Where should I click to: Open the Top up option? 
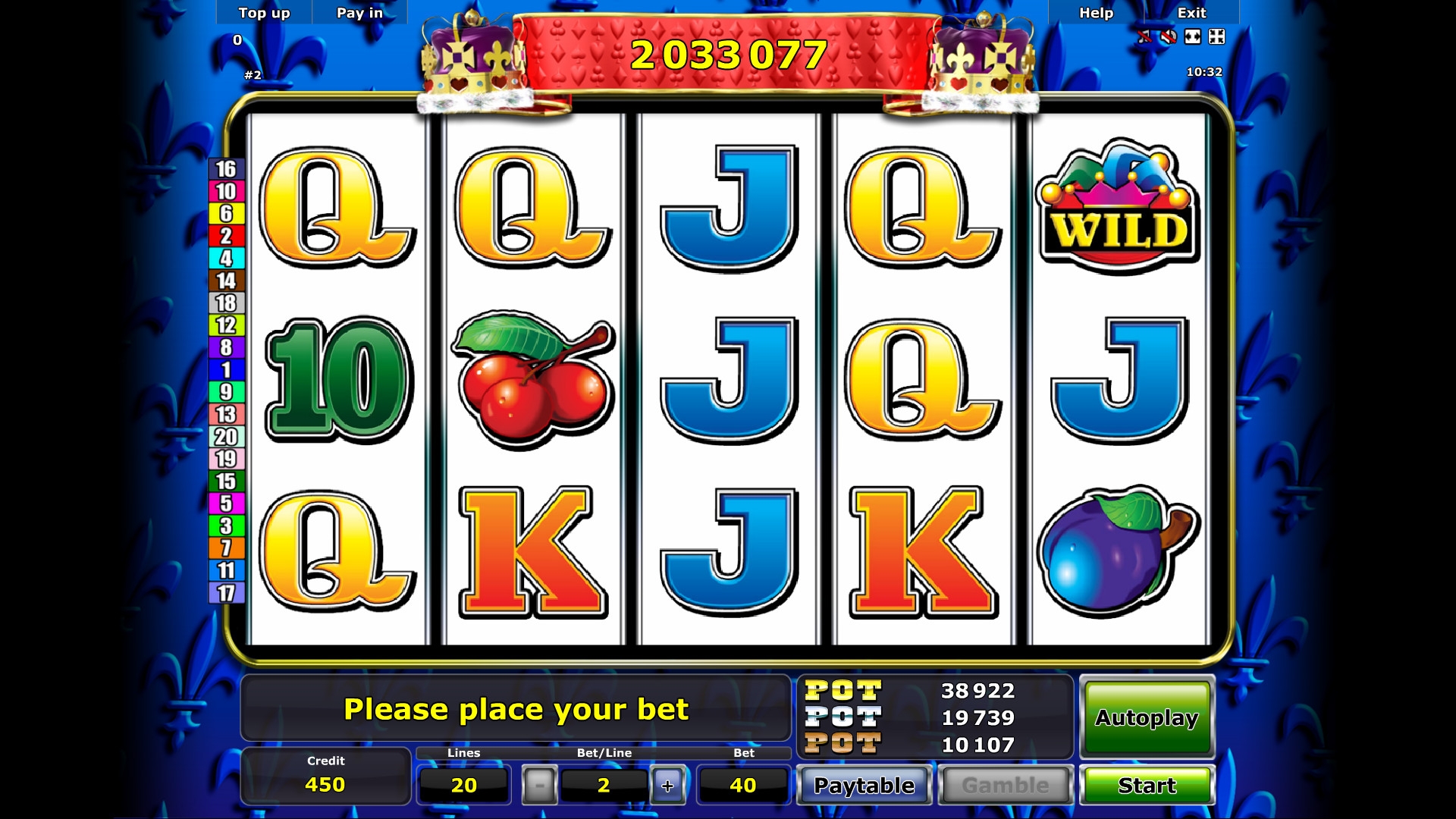(x=264, y=13)
